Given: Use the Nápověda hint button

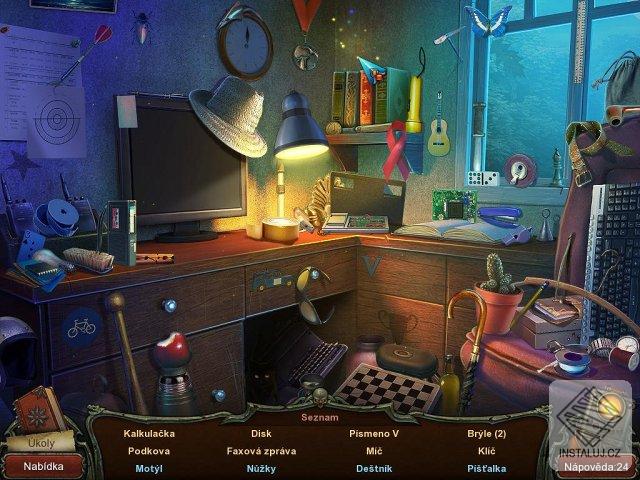Looking at the screenshot, I should (x=595, y=466).
